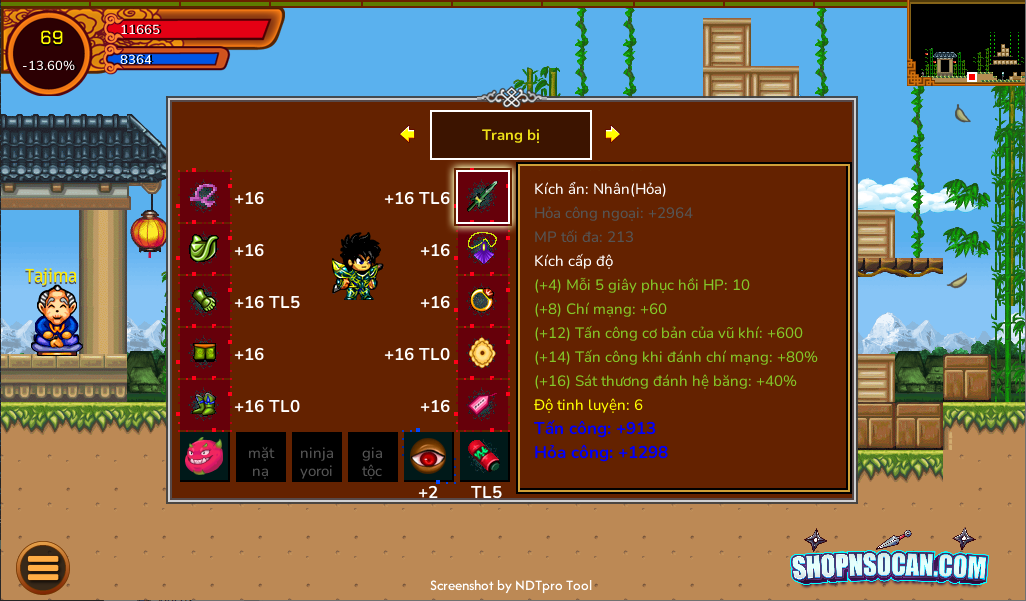Select the green armor equipment slot
The image size is (1026, 601).
pyautogui.click(x=205, y=249)
